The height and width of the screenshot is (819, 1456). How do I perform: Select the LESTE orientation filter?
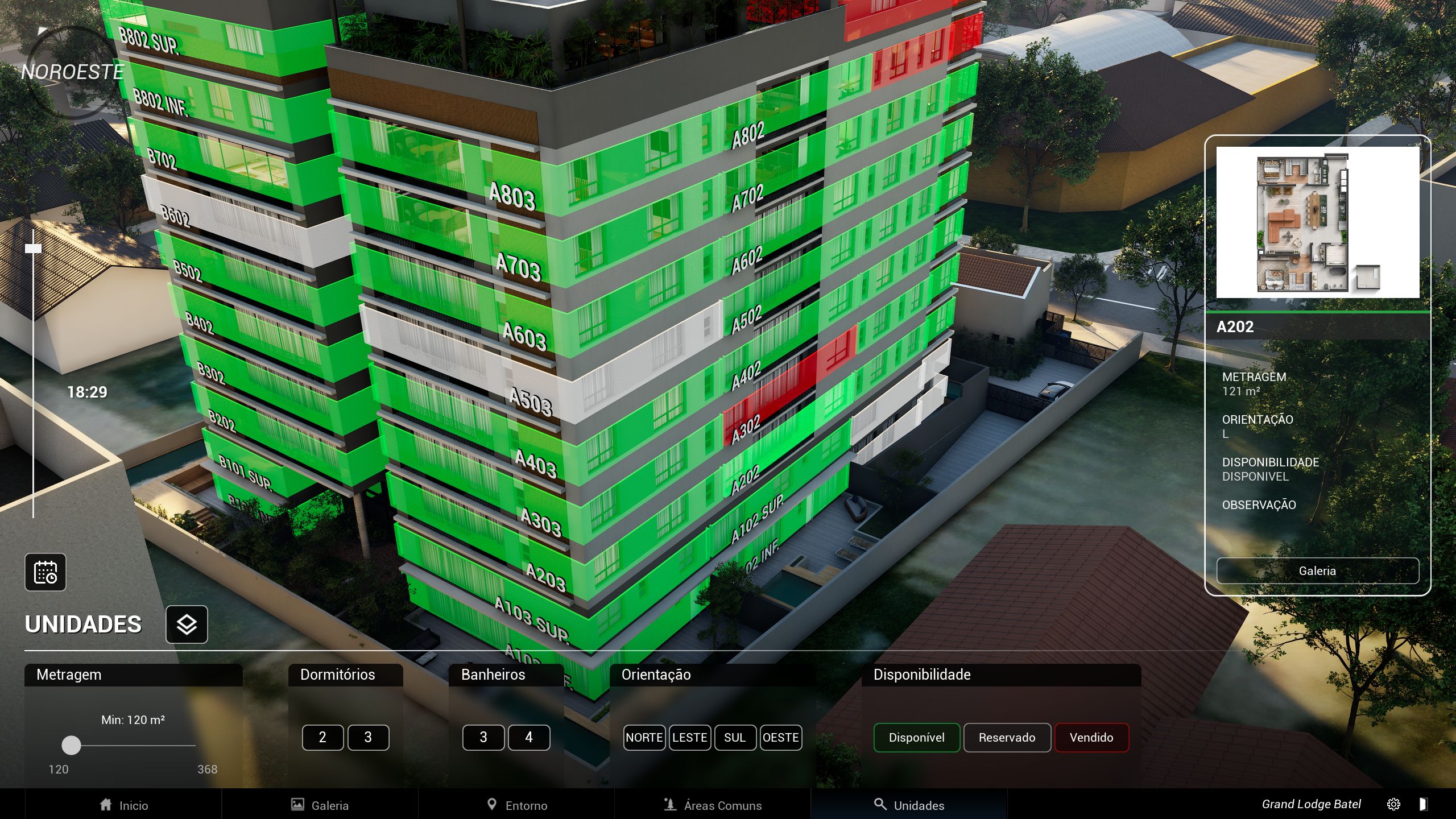click(x=689, y=738)
